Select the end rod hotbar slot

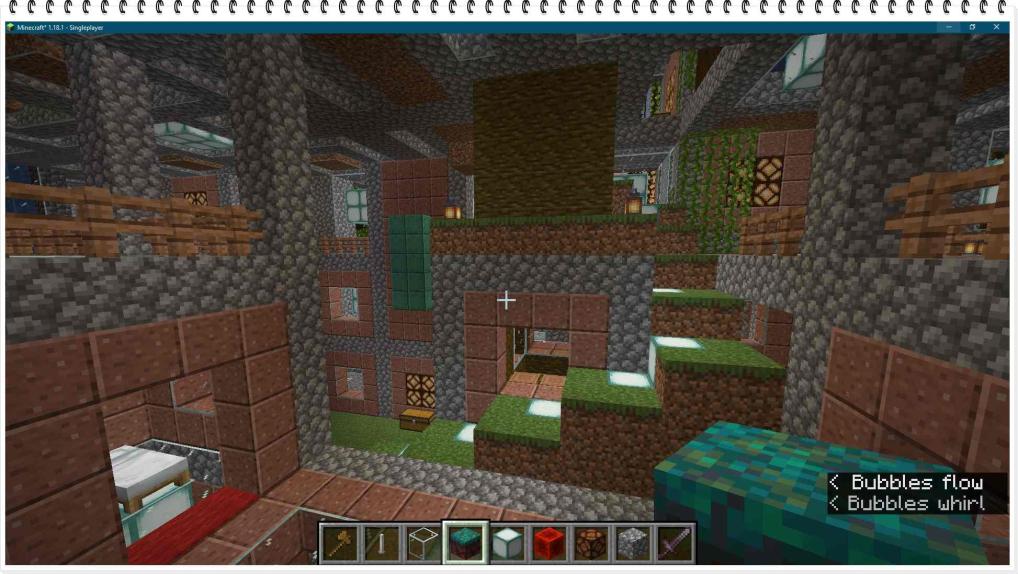click(381, 543)
